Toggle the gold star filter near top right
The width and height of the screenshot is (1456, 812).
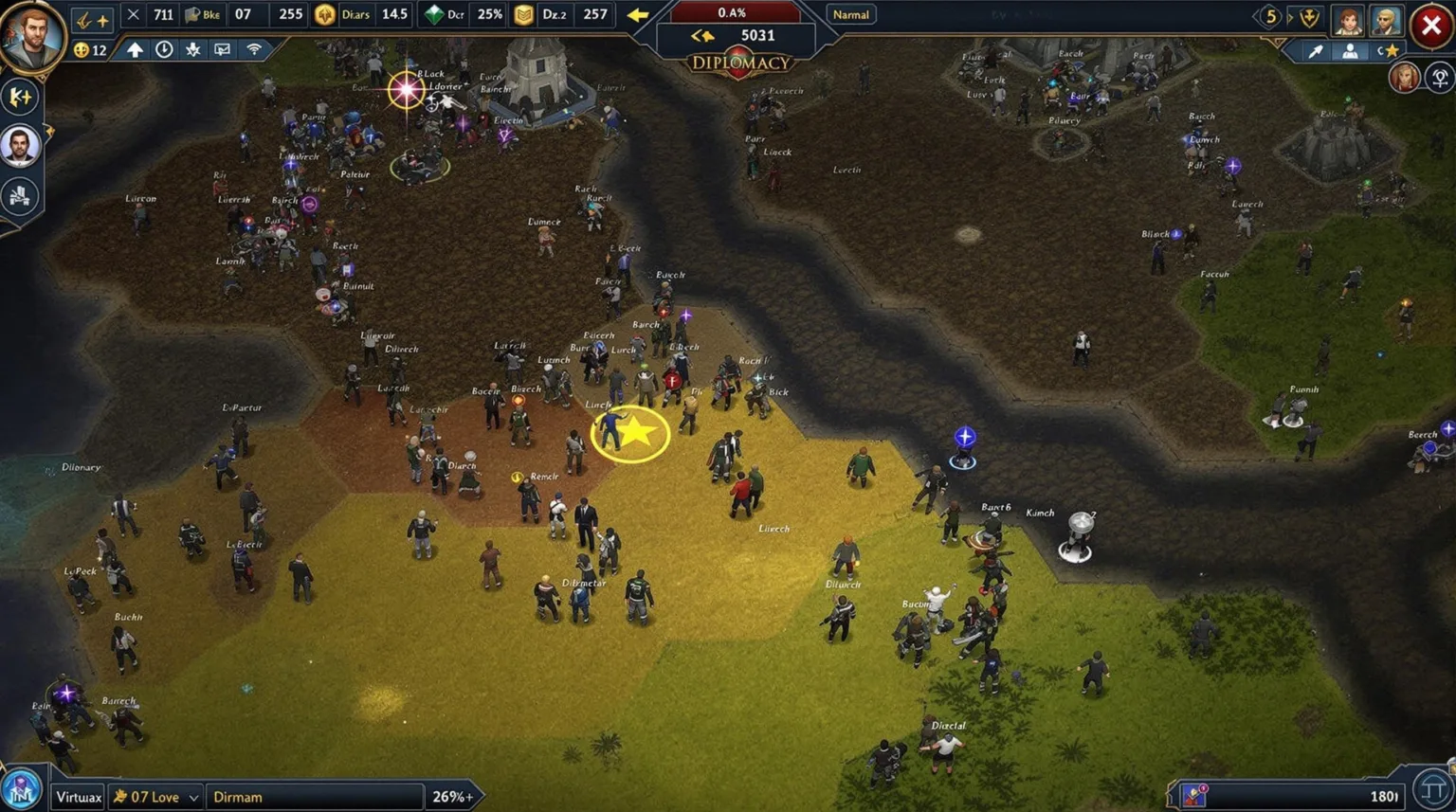click(1392, 50)
